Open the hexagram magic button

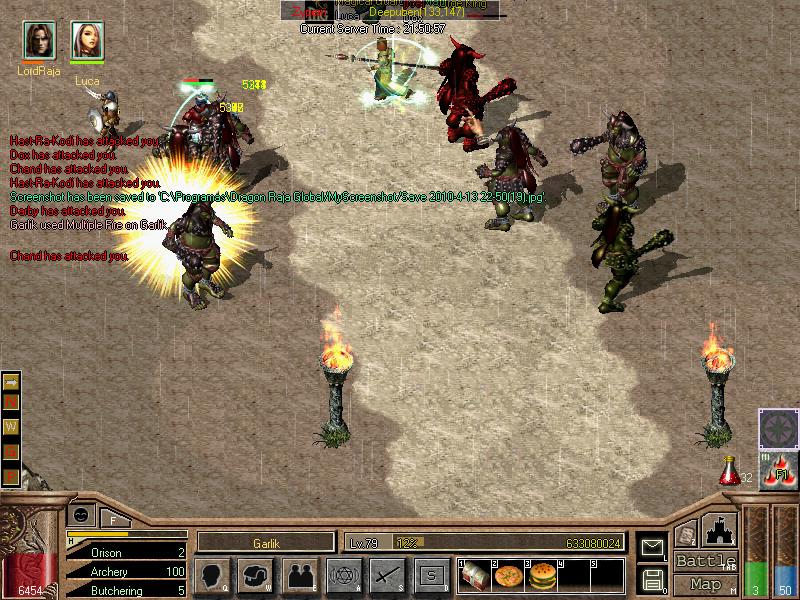click(343, 576)
